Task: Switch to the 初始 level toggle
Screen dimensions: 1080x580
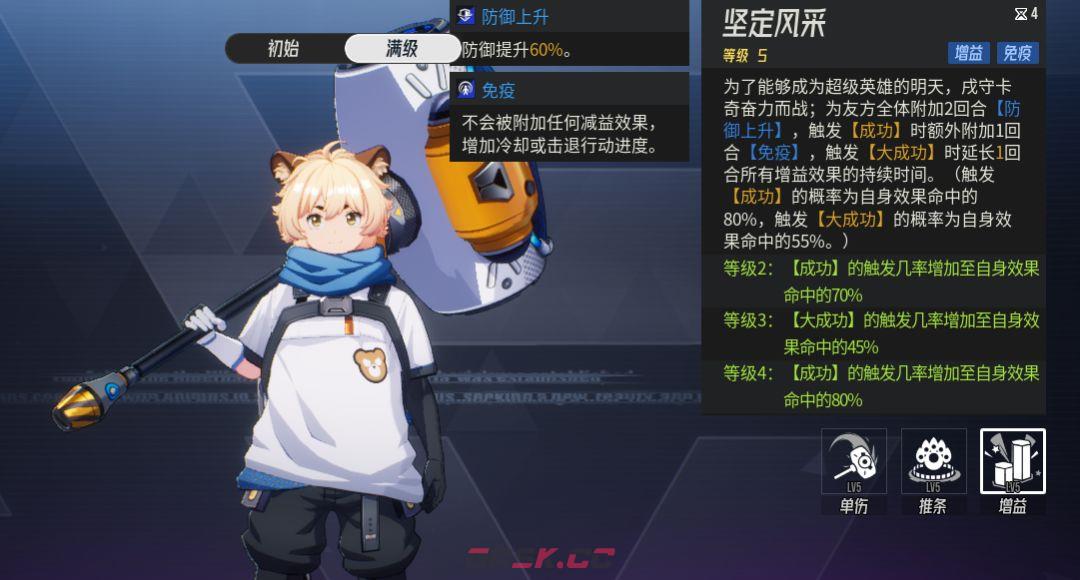Action: click(283, 48)
